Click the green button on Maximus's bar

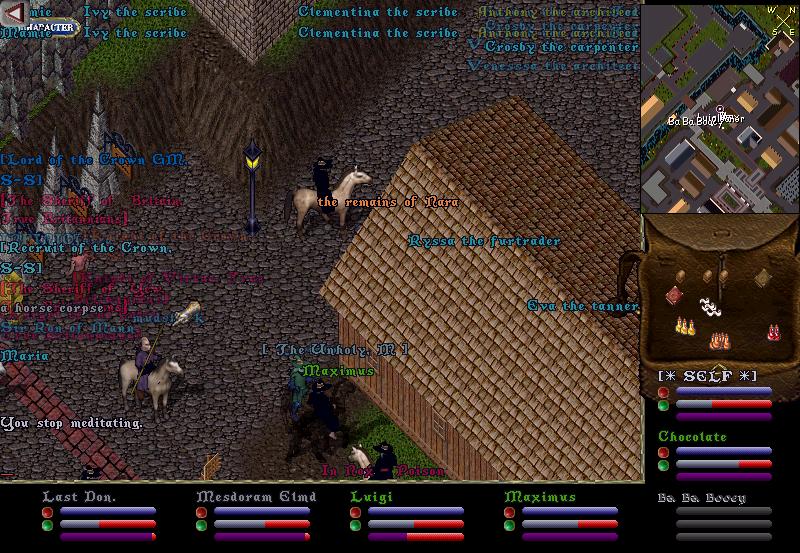509,524
